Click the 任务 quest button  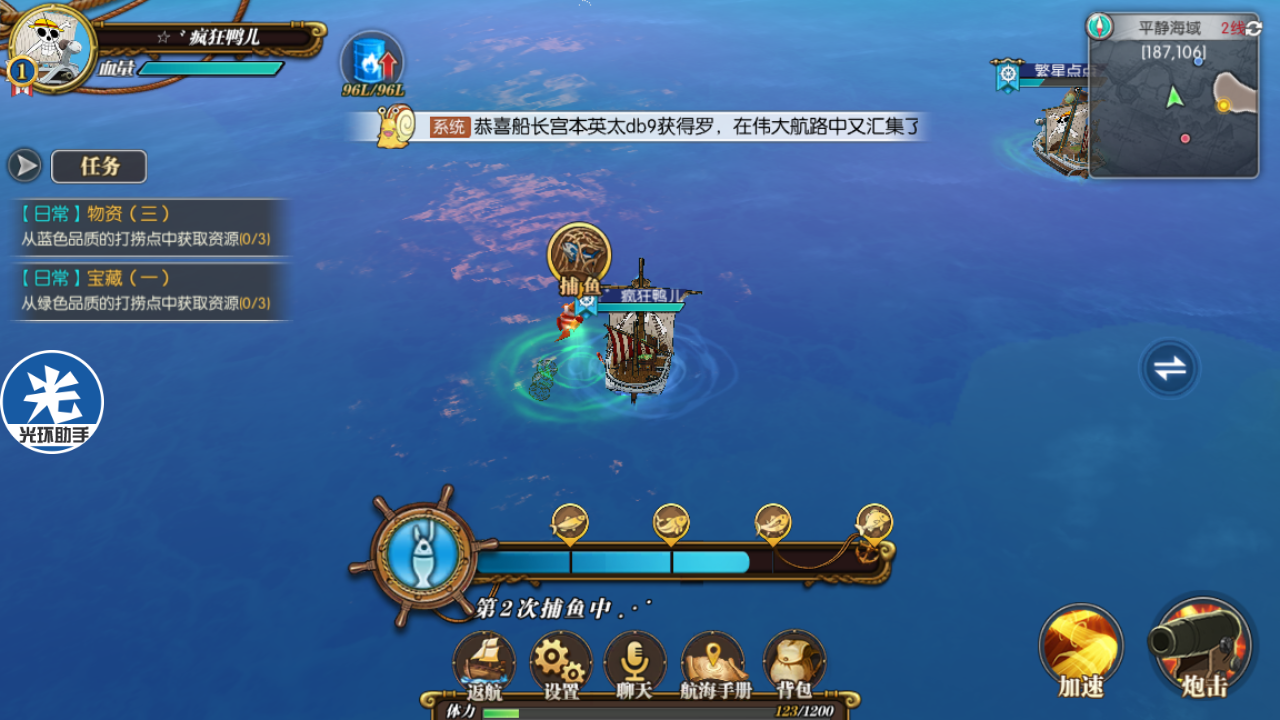[x=99, y=166]
